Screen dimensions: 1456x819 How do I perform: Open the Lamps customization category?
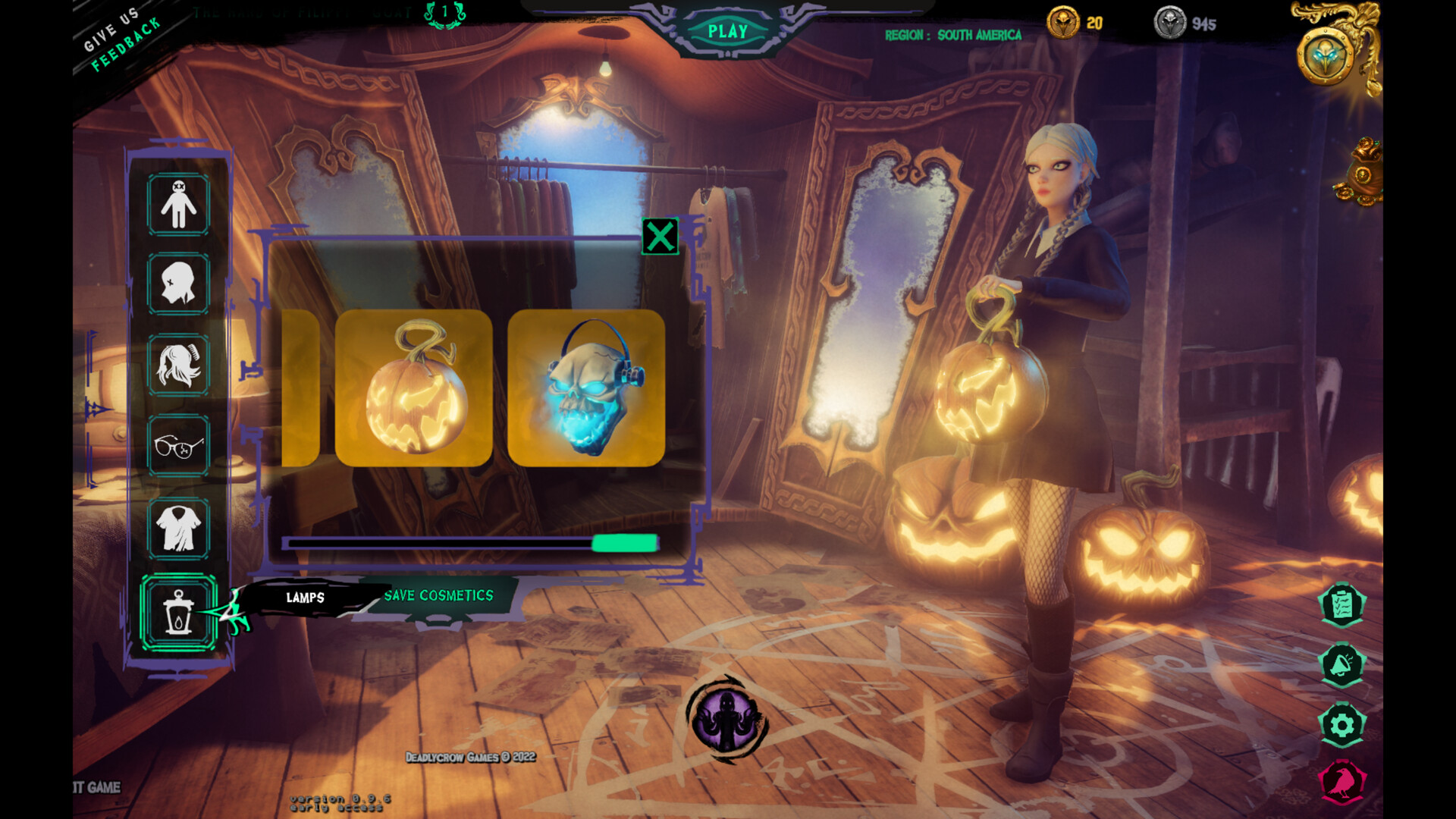[x=179, y=611]
